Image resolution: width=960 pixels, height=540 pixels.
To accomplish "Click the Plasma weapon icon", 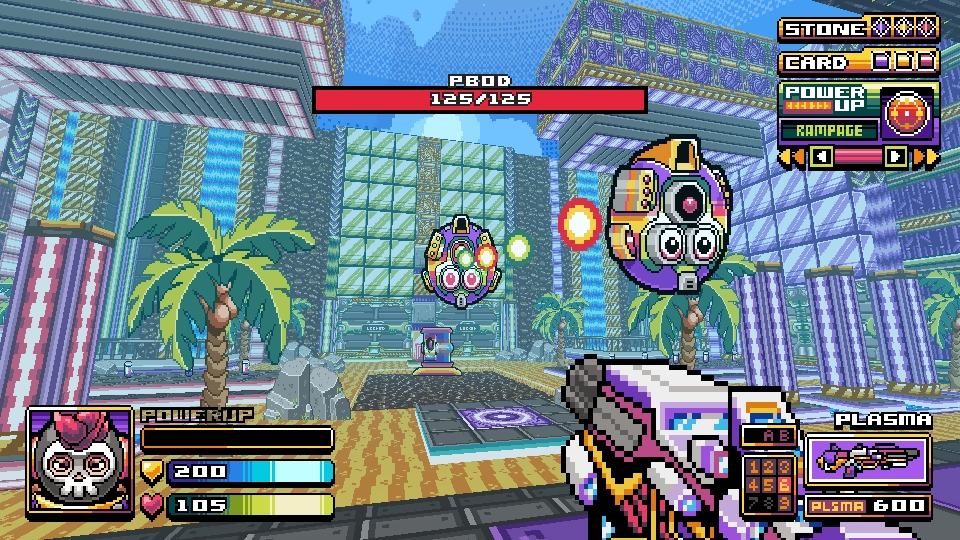I will [866, 458].
